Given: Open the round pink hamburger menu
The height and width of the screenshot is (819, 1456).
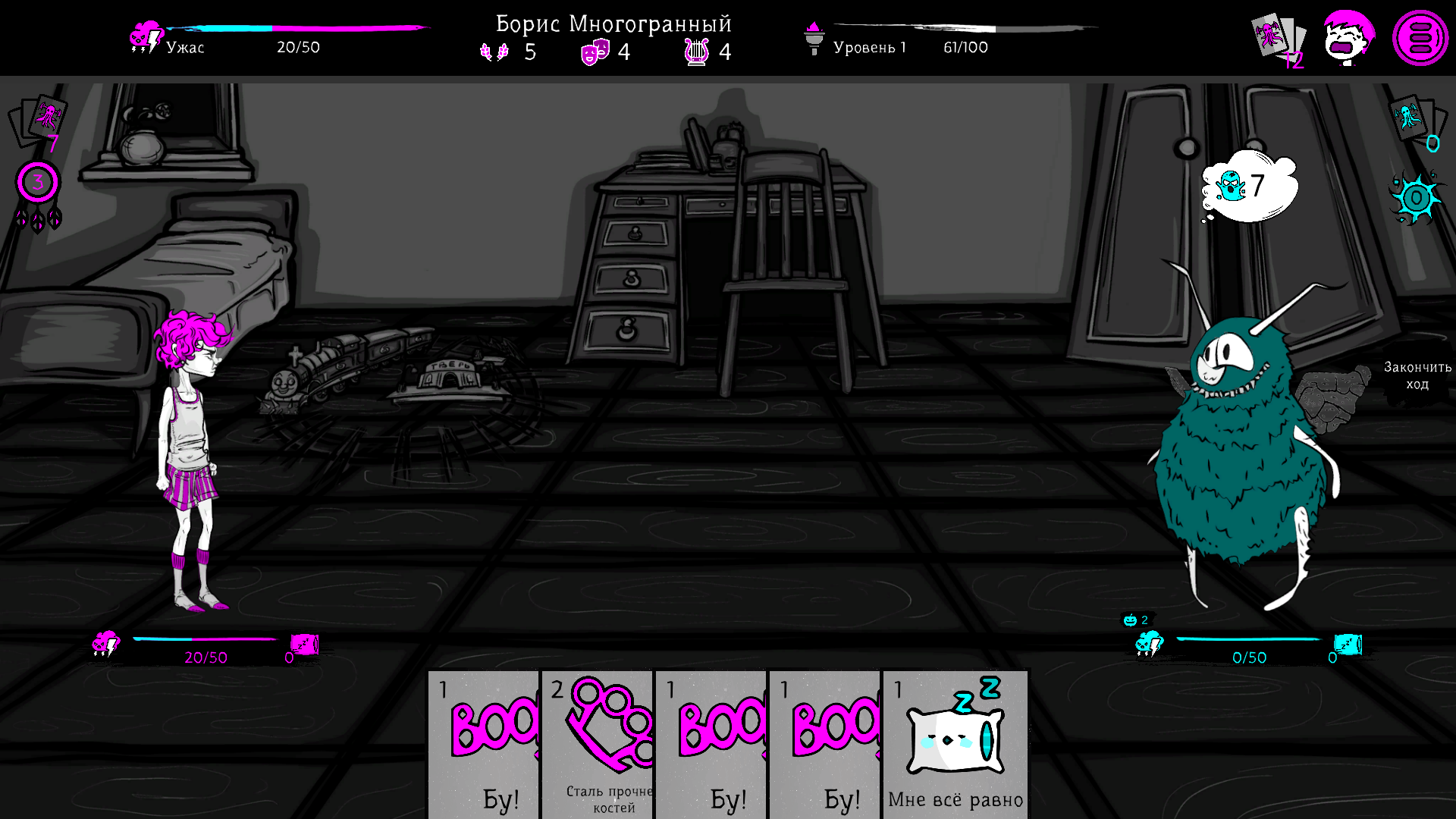Looking at the screenshot, I should tap(1420, 38).
